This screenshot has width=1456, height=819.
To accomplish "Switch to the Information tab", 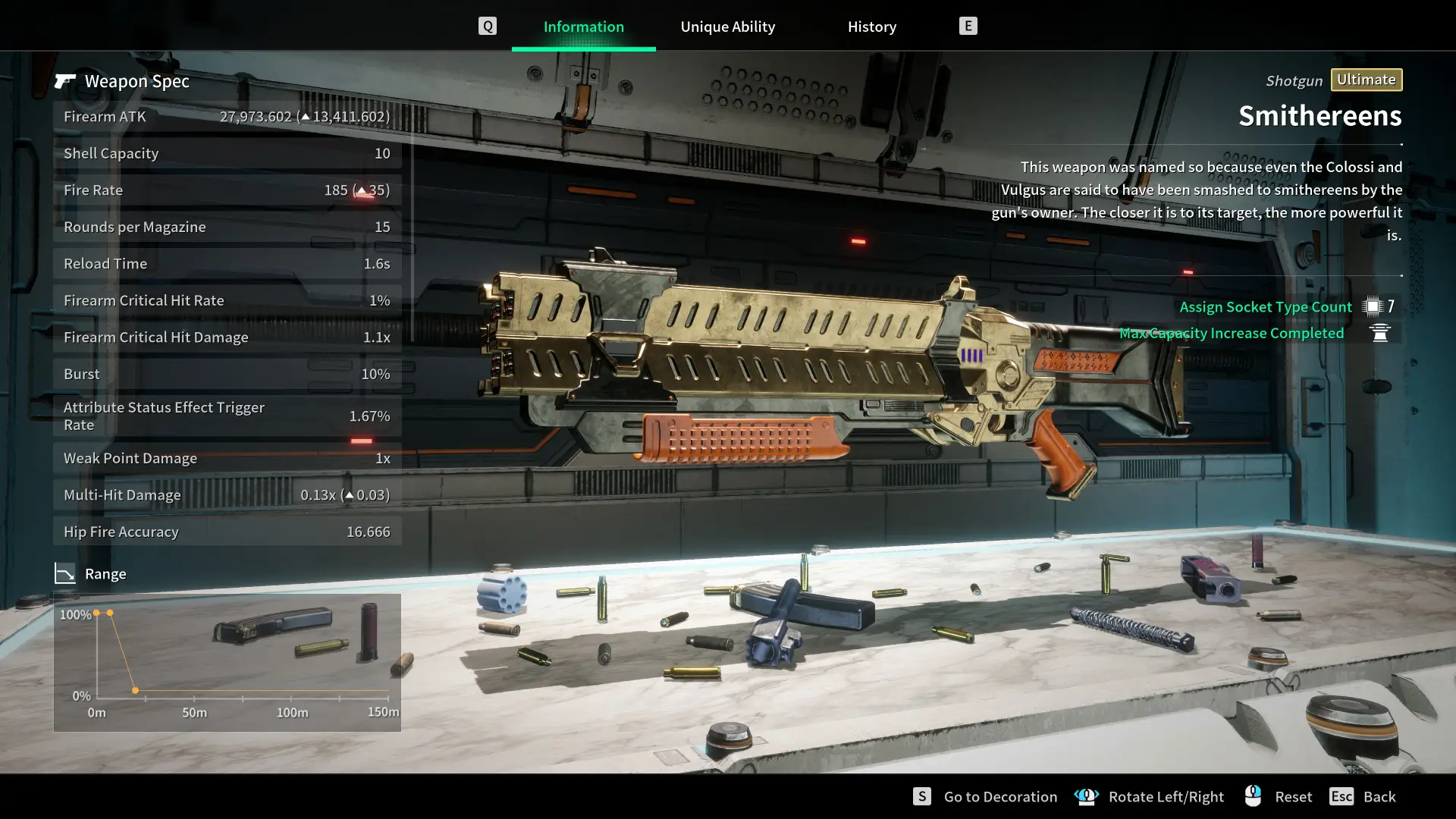I will 583,27.
